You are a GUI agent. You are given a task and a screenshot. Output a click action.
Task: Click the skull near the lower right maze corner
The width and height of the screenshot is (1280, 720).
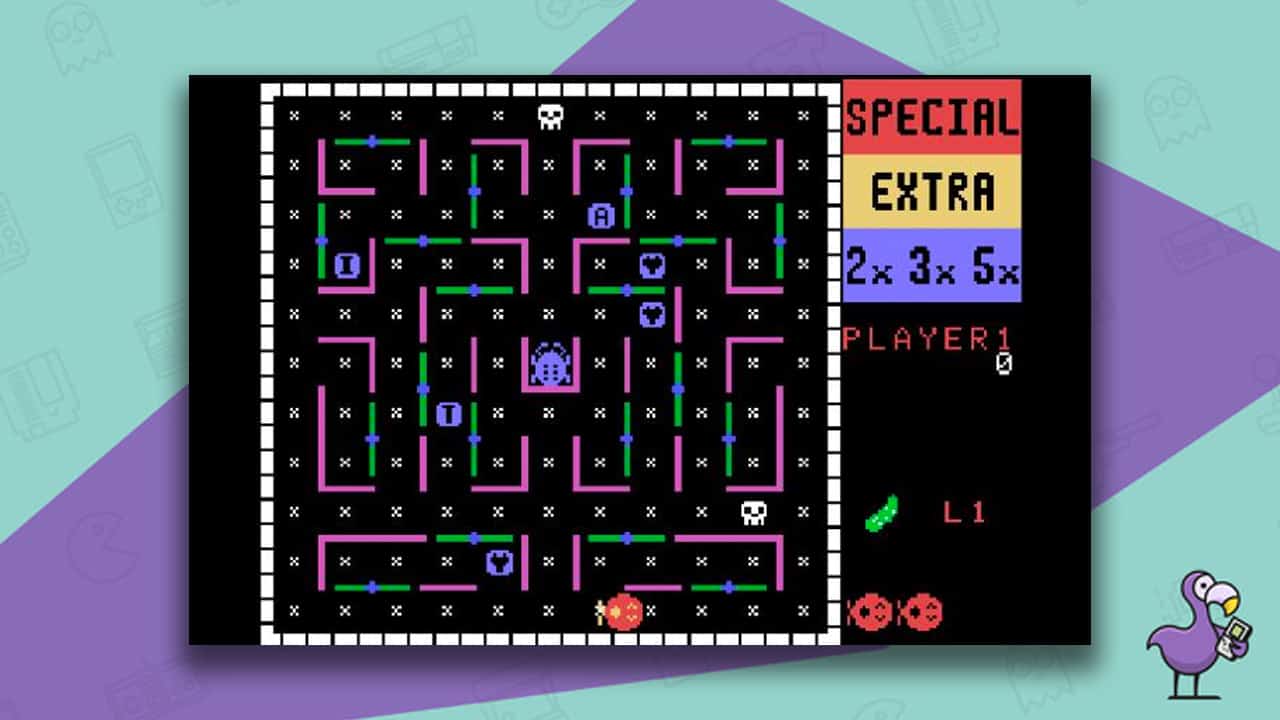[752, 514]
